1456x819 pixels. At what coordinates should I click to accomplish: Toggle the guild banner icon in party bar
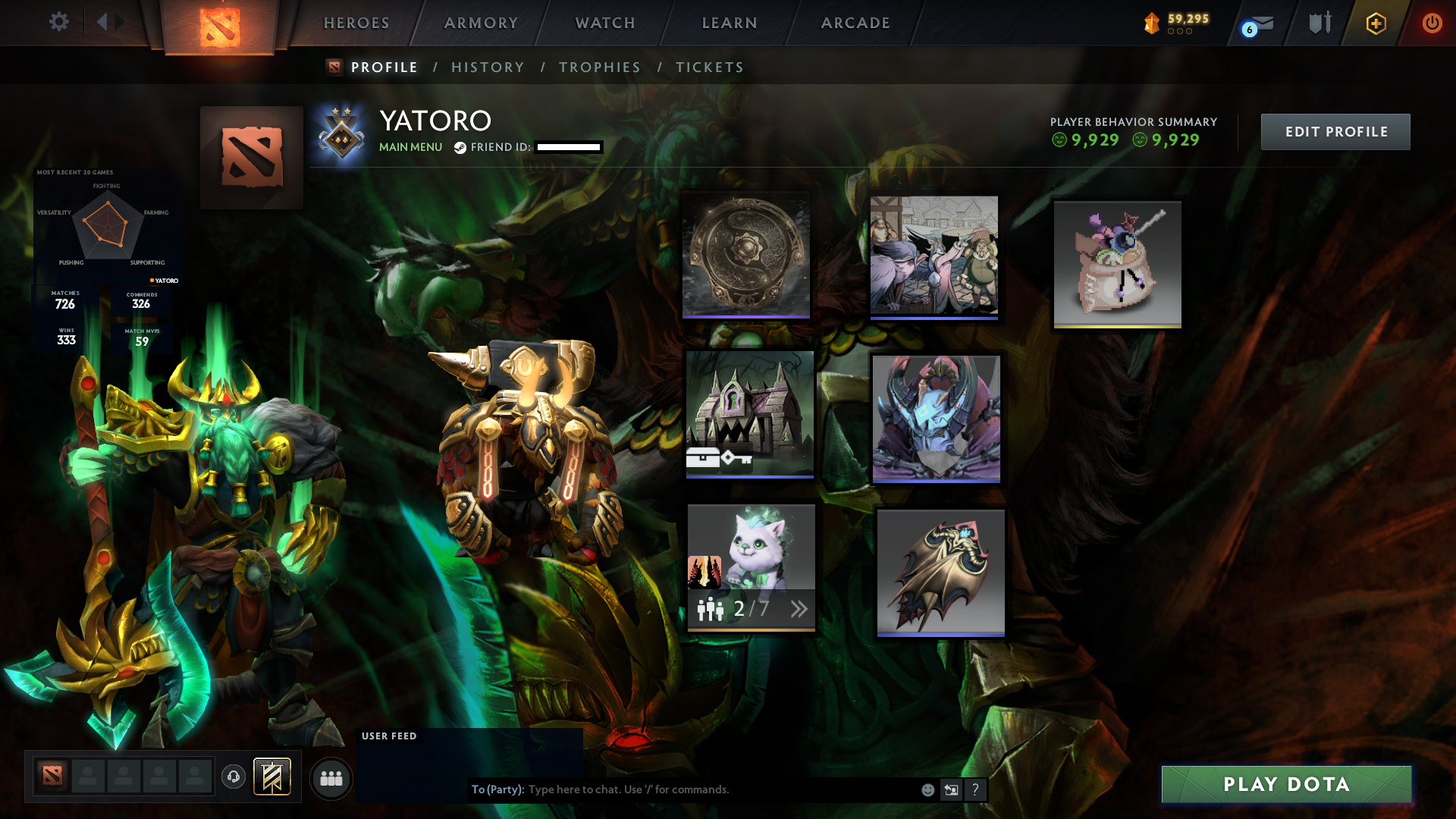[x=271, y=777]
